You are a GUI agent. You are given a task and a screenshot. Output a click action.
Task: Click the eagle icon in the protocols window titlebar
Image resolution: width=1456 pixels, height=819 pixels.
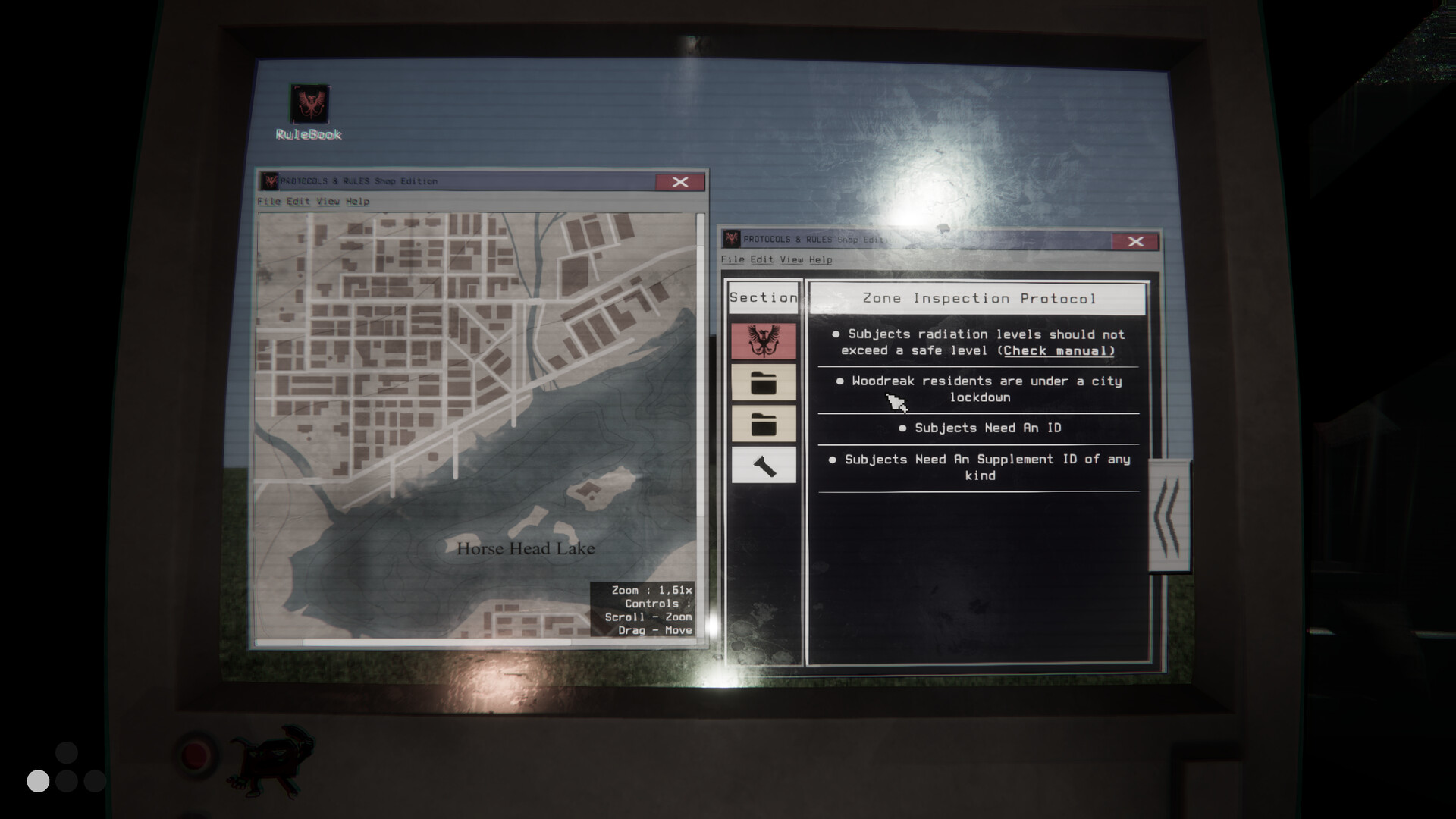point(730,241)
